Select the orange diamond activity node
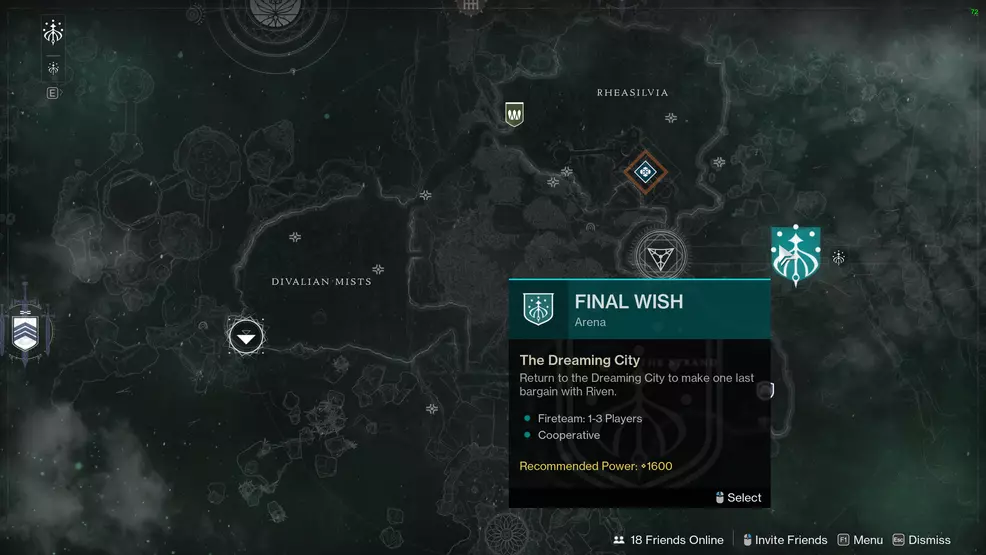Viewport: 986px width, 555px height. 646,173
